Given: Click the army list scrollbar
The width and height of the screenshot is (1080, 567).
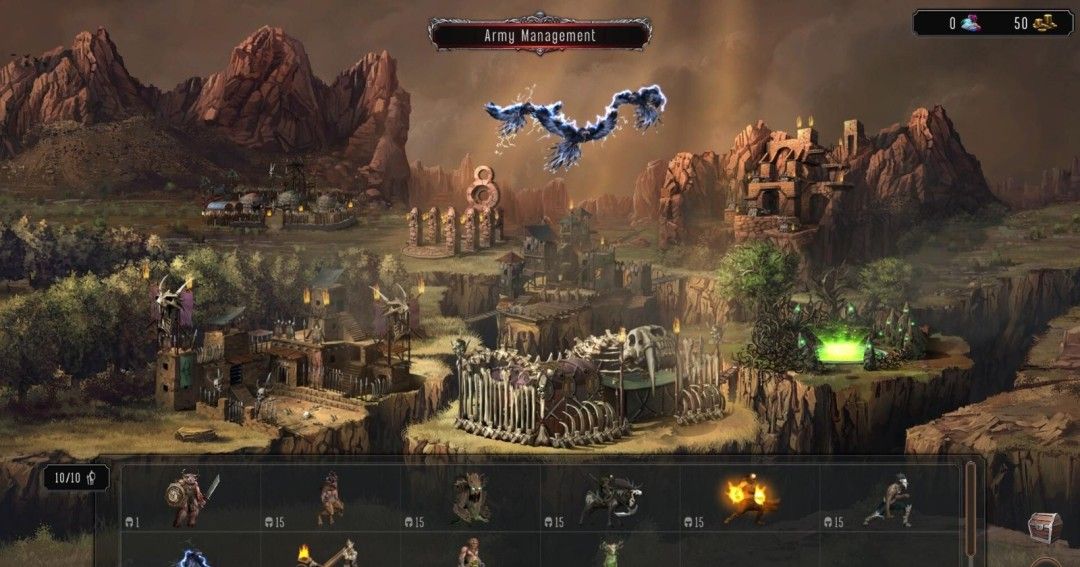Looking at the screenshot, I should click(x=969, y=510).
